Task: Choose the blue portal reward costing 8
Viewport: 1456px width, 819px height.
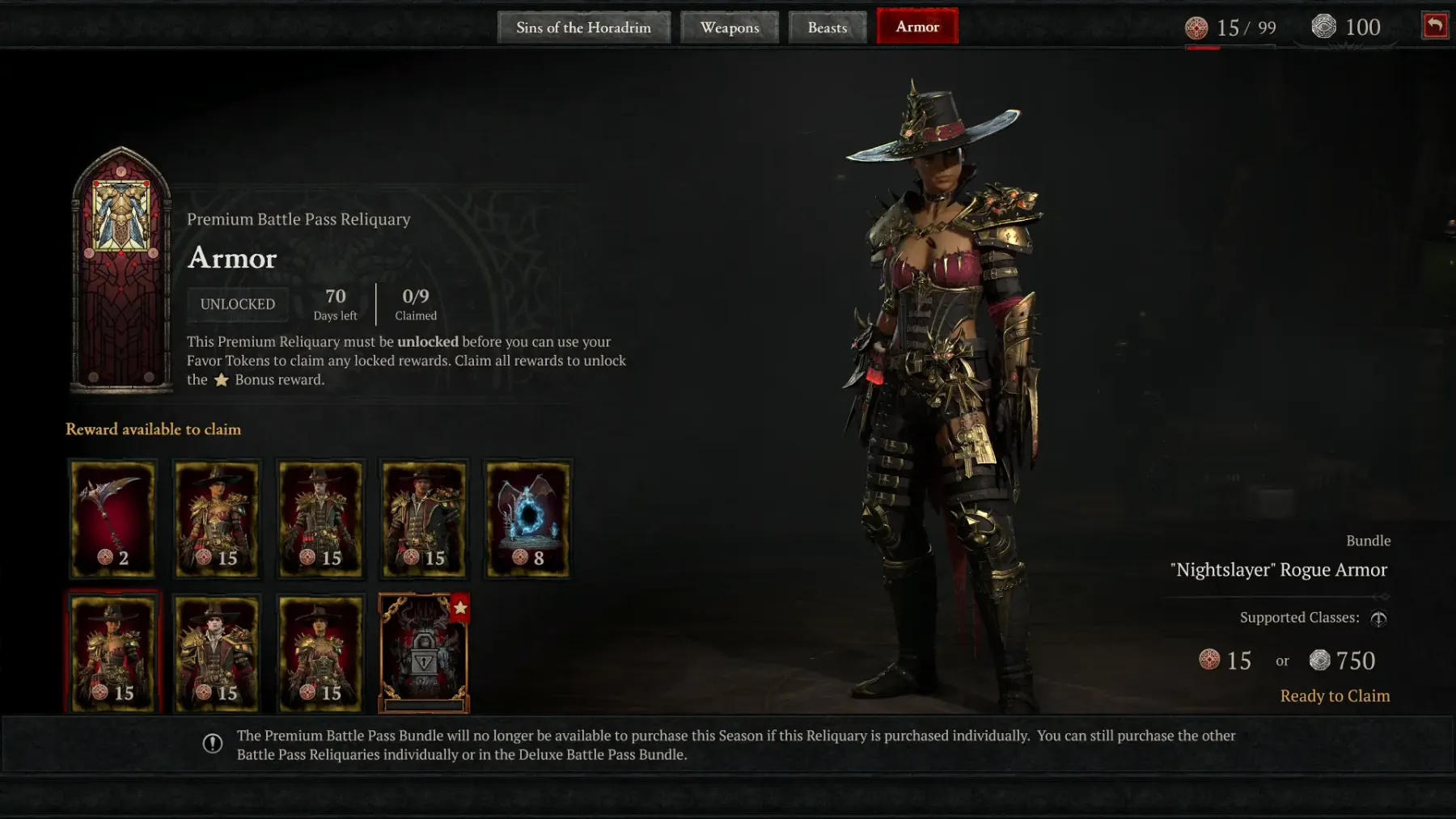Action: click(x=527, y=519)
